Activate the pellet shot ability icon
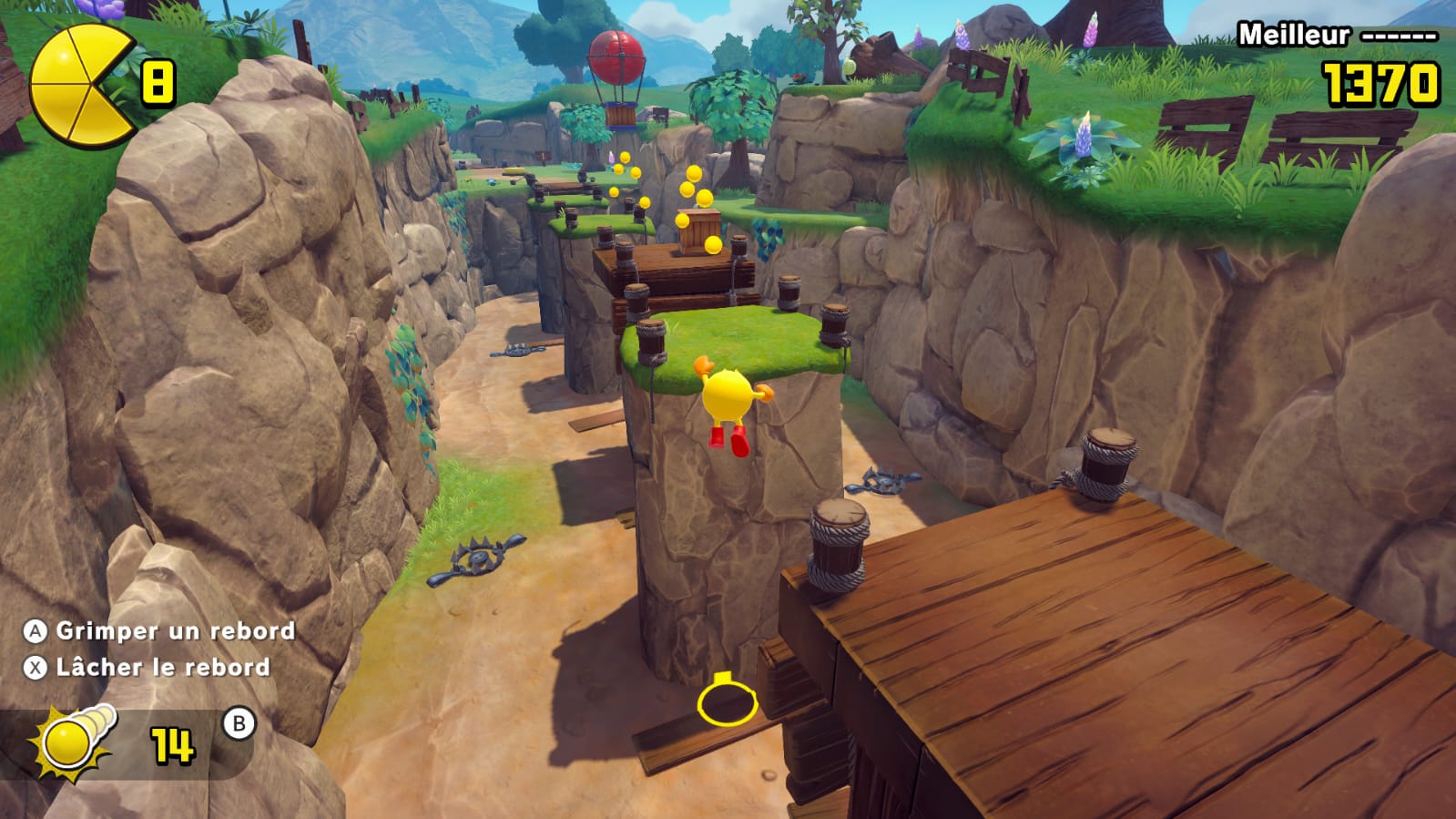The height and width of the screenshot is (819, 1456). coord(75,742)
